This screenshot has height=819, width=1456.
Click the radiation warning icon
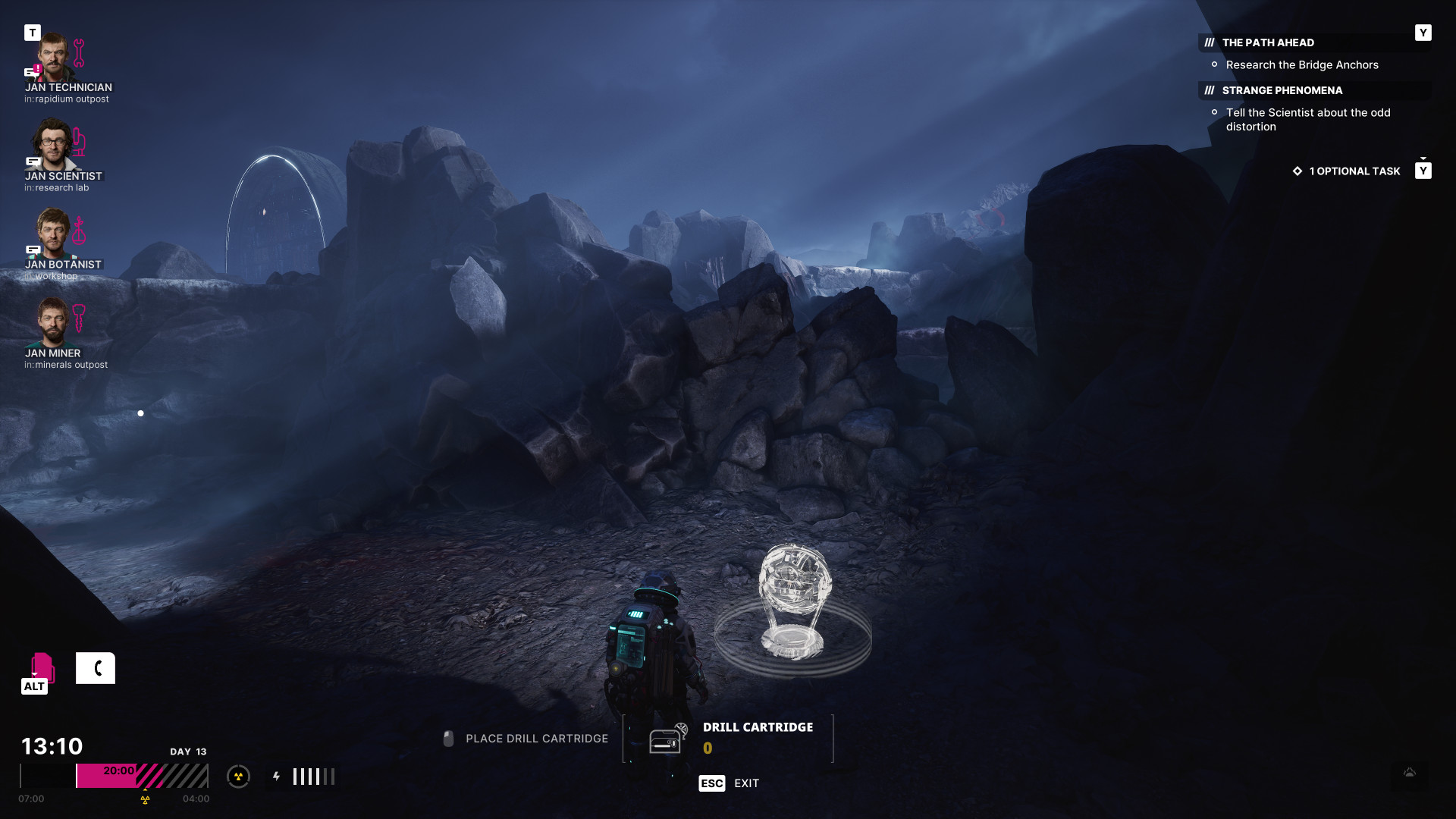(238, 777)
